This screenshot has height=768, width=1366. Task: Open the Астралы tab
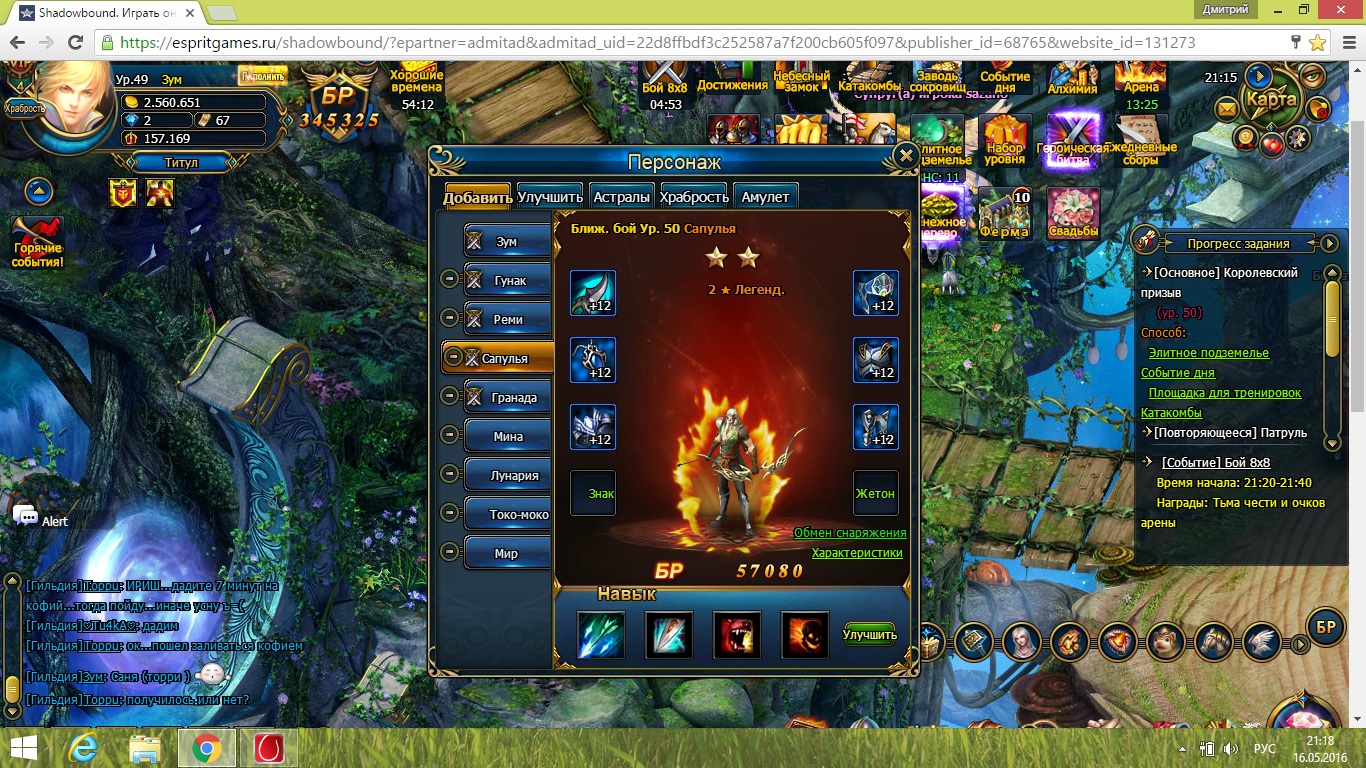pos(622,197)
